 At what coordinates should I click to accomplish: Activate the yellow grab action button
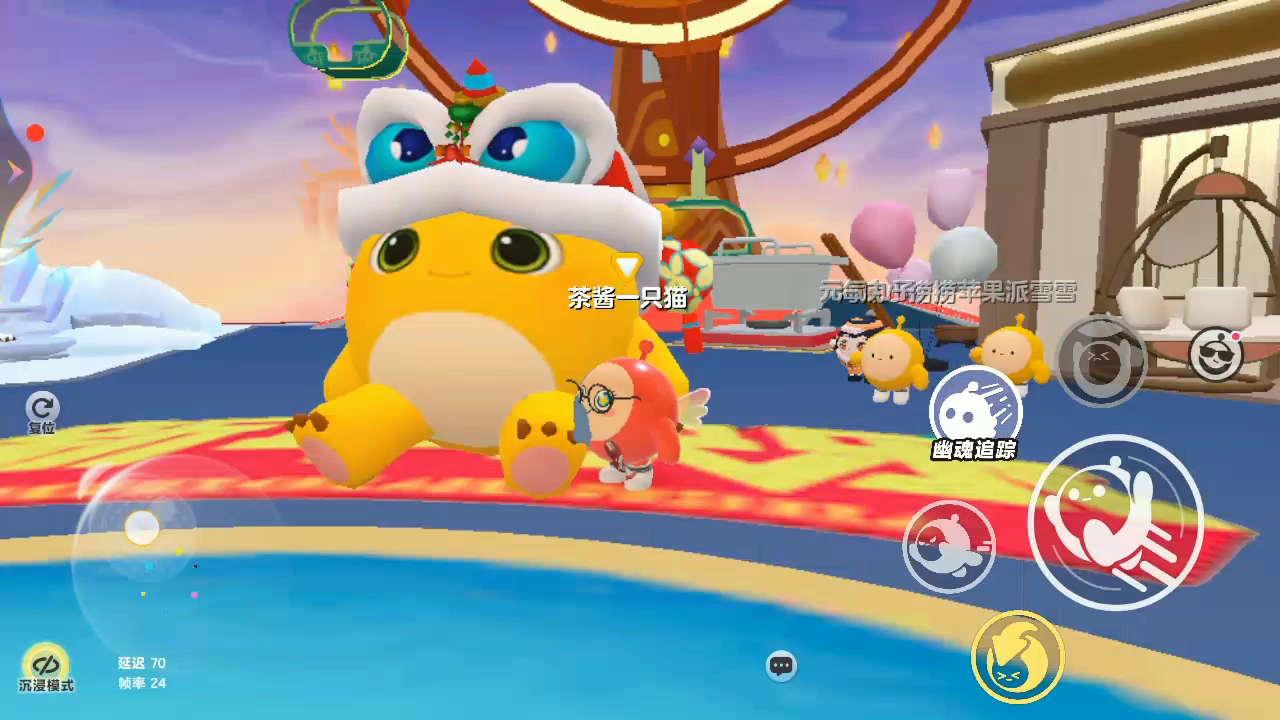(1017, 658)
